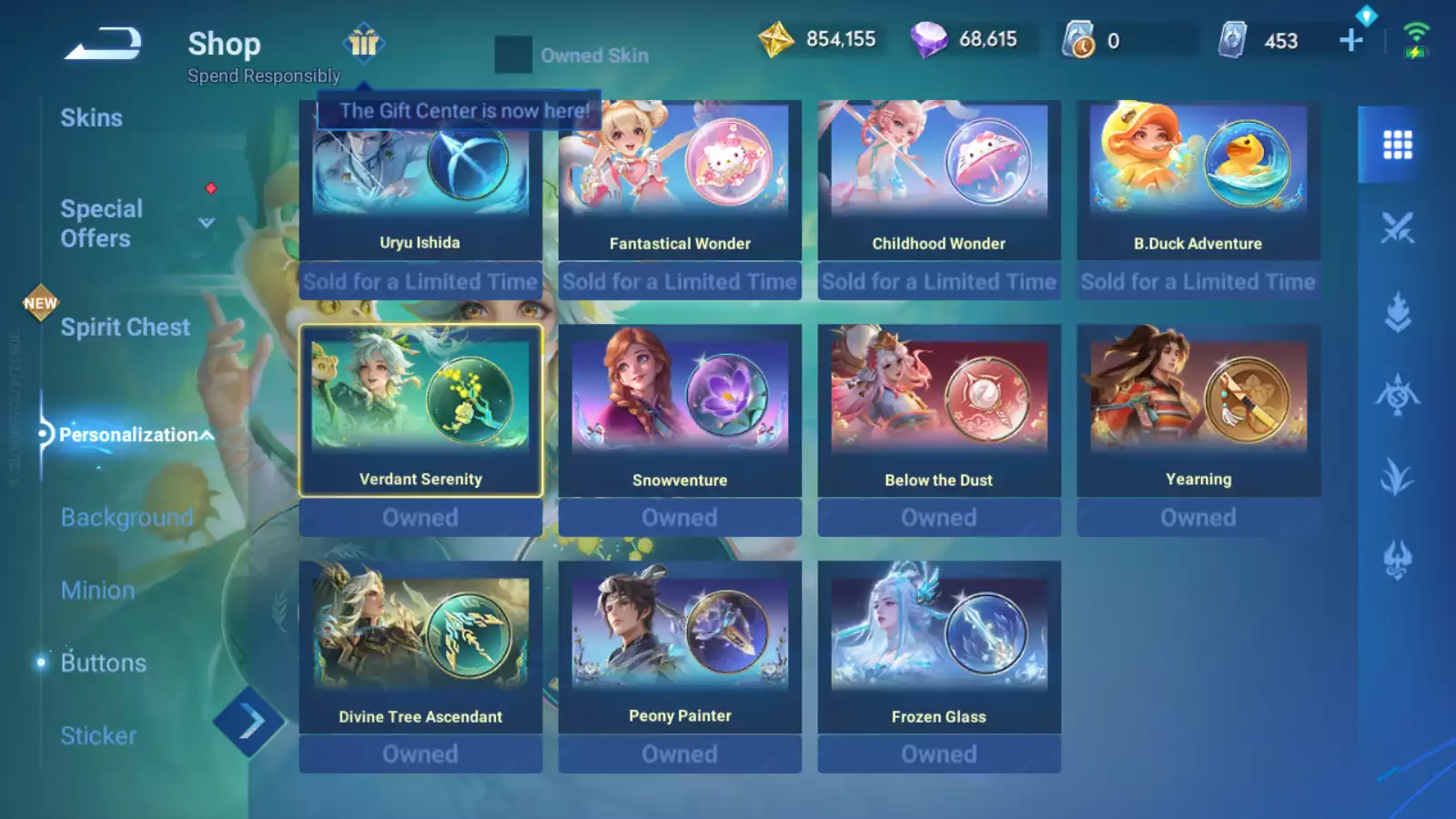Expand the Special Offers menu
This screenshot has width=1456, height=819.
[x=207, y=223]
